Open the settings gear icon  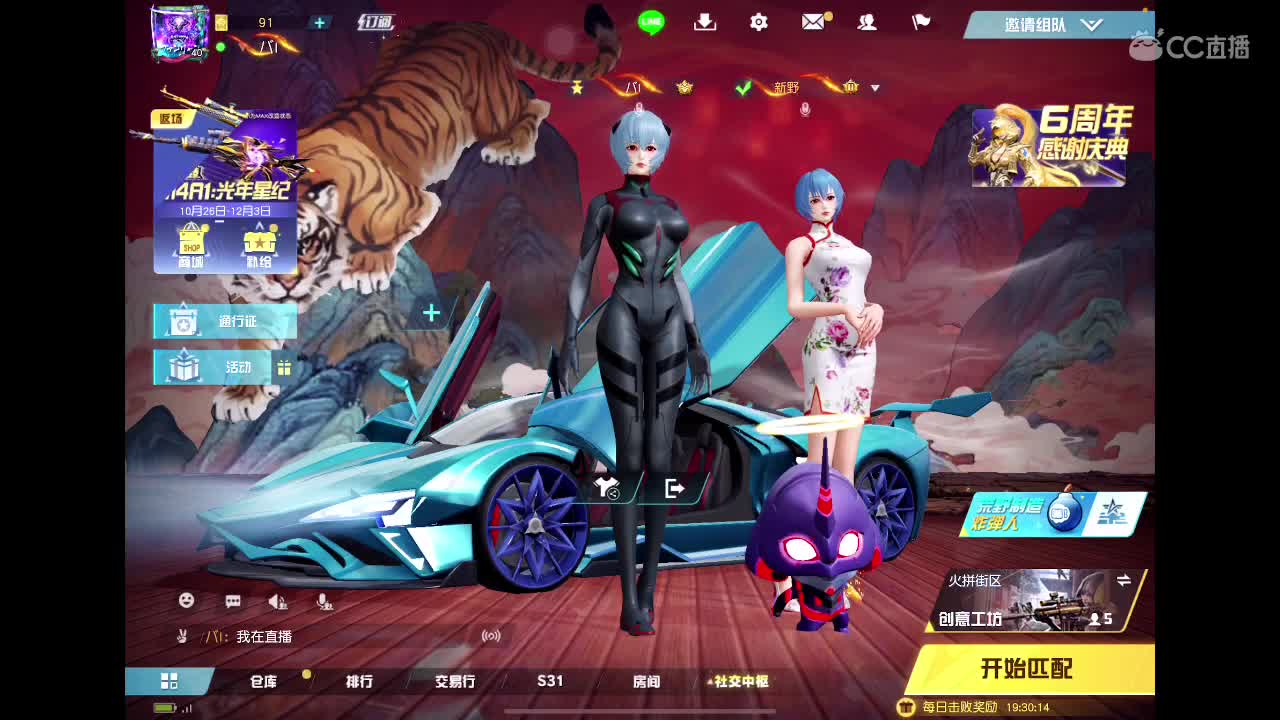click(759, 22)
